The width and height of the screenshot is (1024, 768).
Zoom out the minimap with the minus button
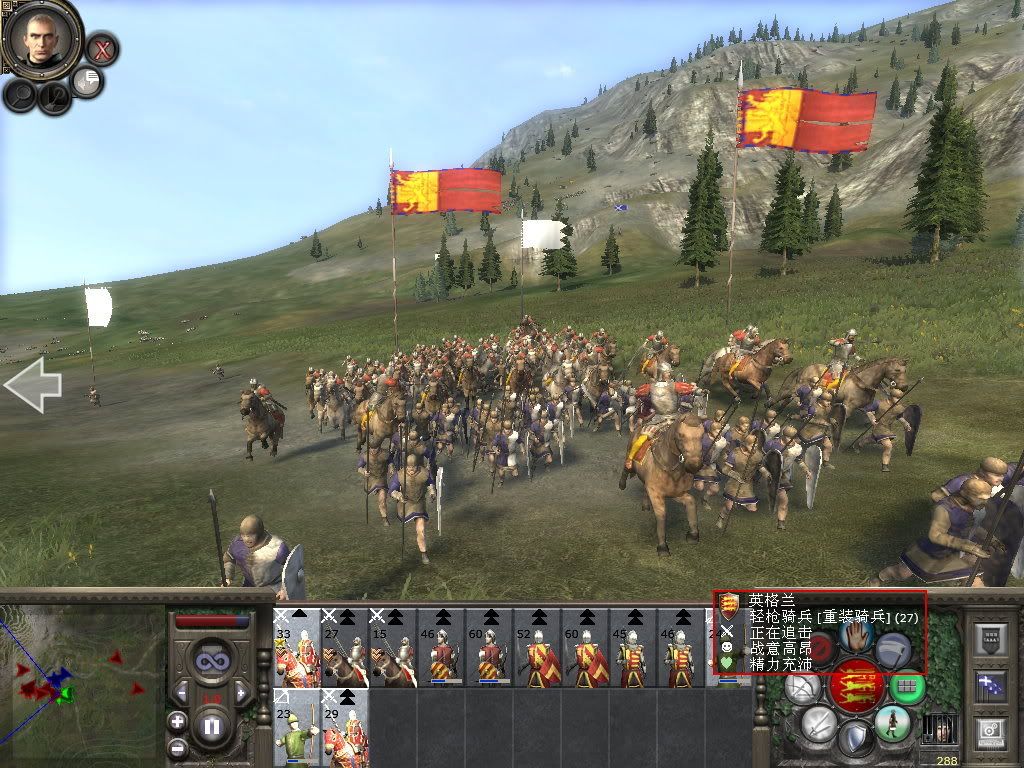177,747
